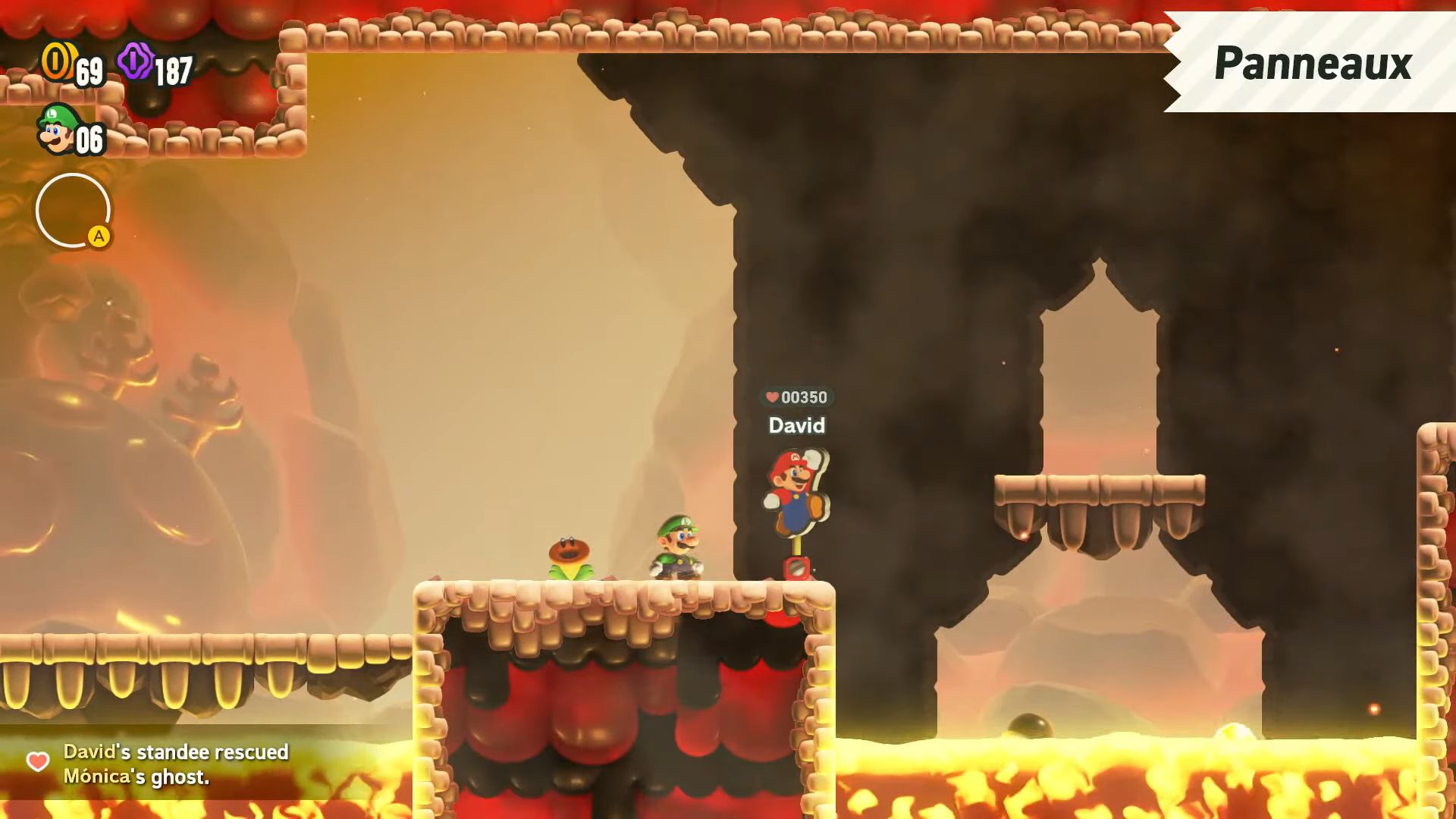Screen dimensions: 1456x819
Task: Select David's standee name tag
Action: (796, 425)
